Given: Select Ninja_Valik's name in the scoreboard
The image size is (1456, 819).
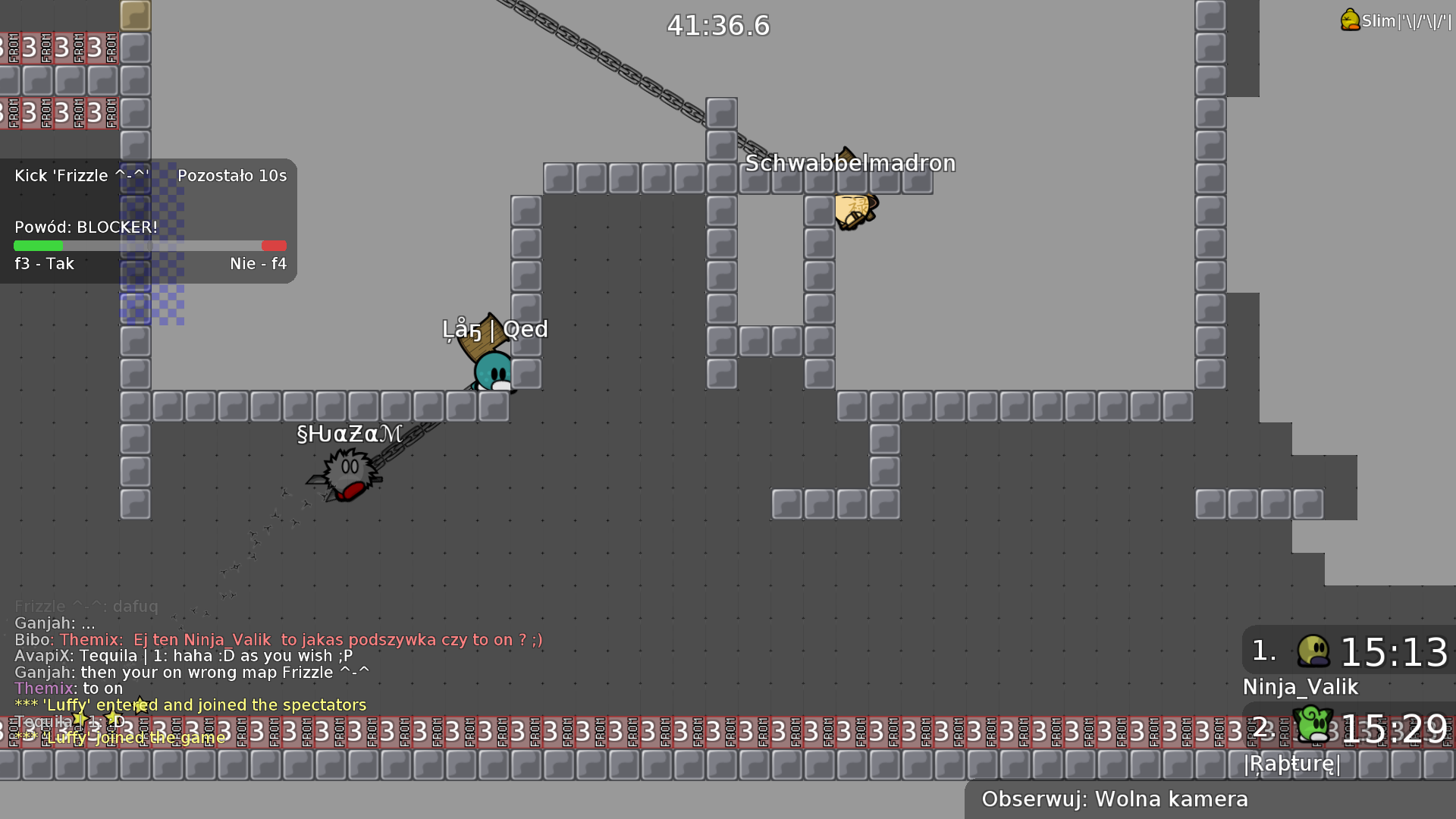Looking at the screenshot, I should tap(1300, 687).
